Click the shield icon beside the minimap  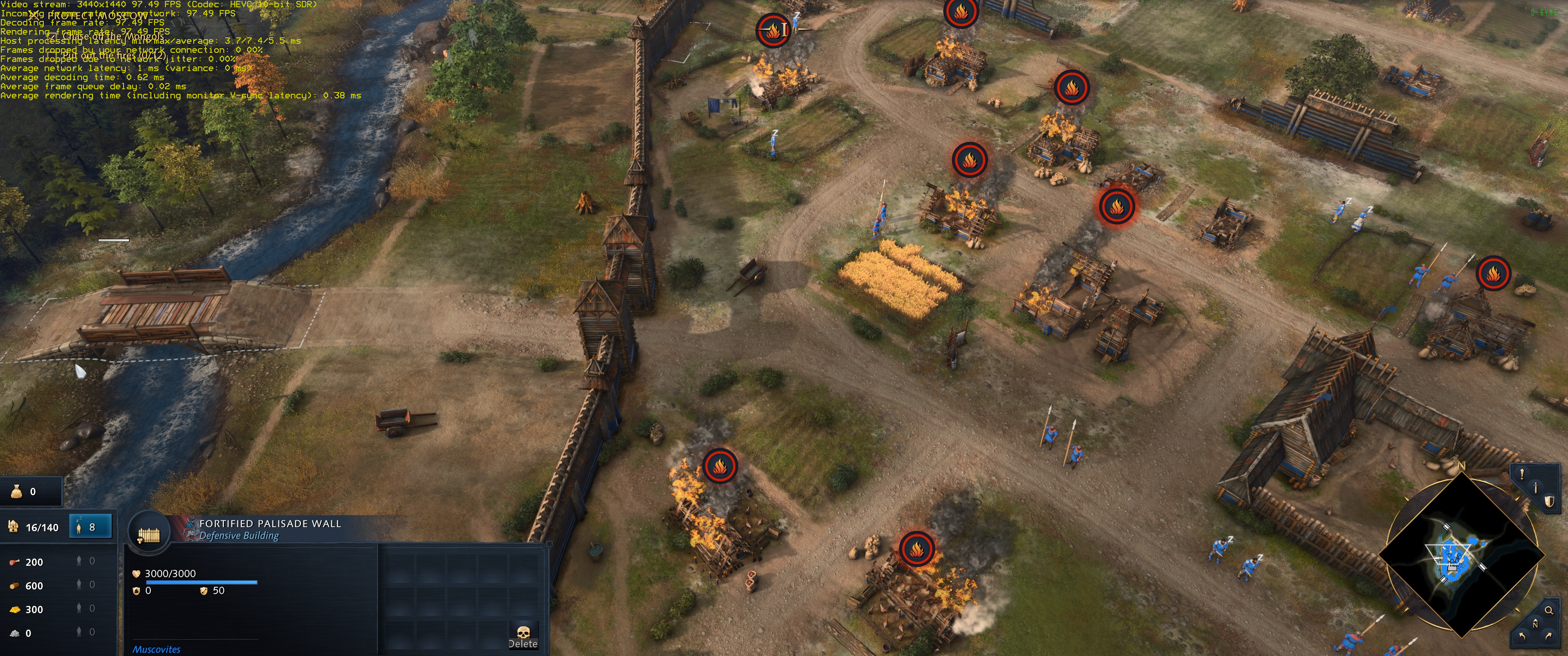click(x=1549, y=502)
